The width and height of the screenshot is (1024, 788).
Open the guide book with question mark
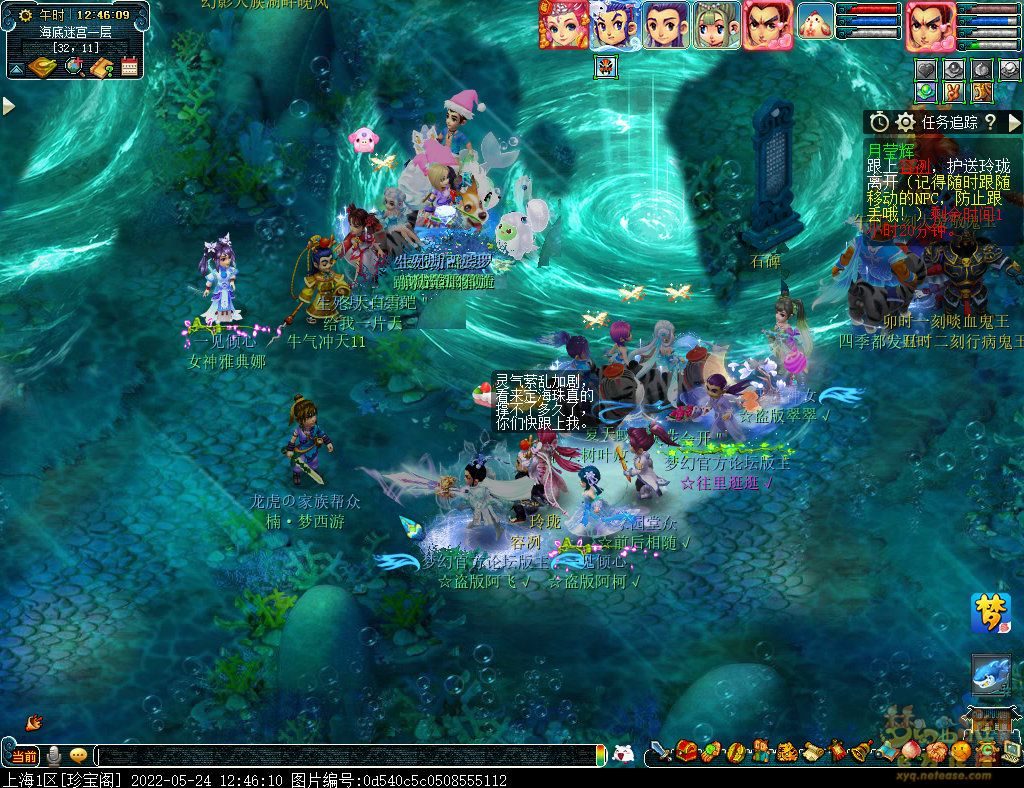coord(102,67)
